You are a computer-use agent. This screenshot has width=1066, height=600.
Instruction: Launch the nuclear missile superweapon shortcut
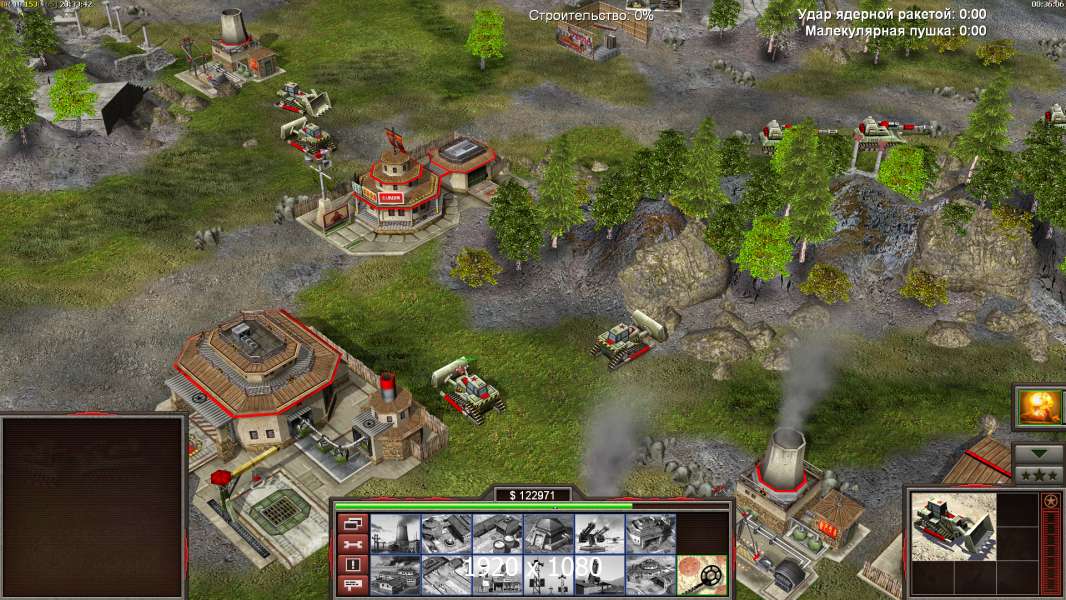click(x=1039, y=407)
